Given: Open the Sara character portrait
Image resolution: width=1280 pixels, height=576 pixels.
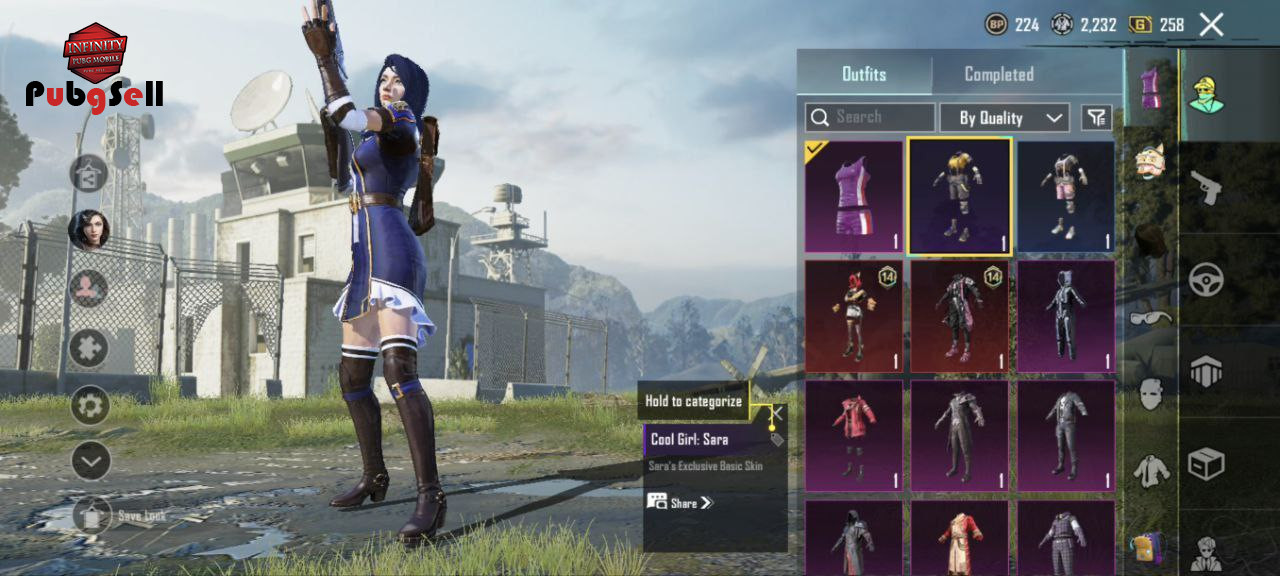Looking at the screenshot, I should pyautogui.click(x=88, y=230).
